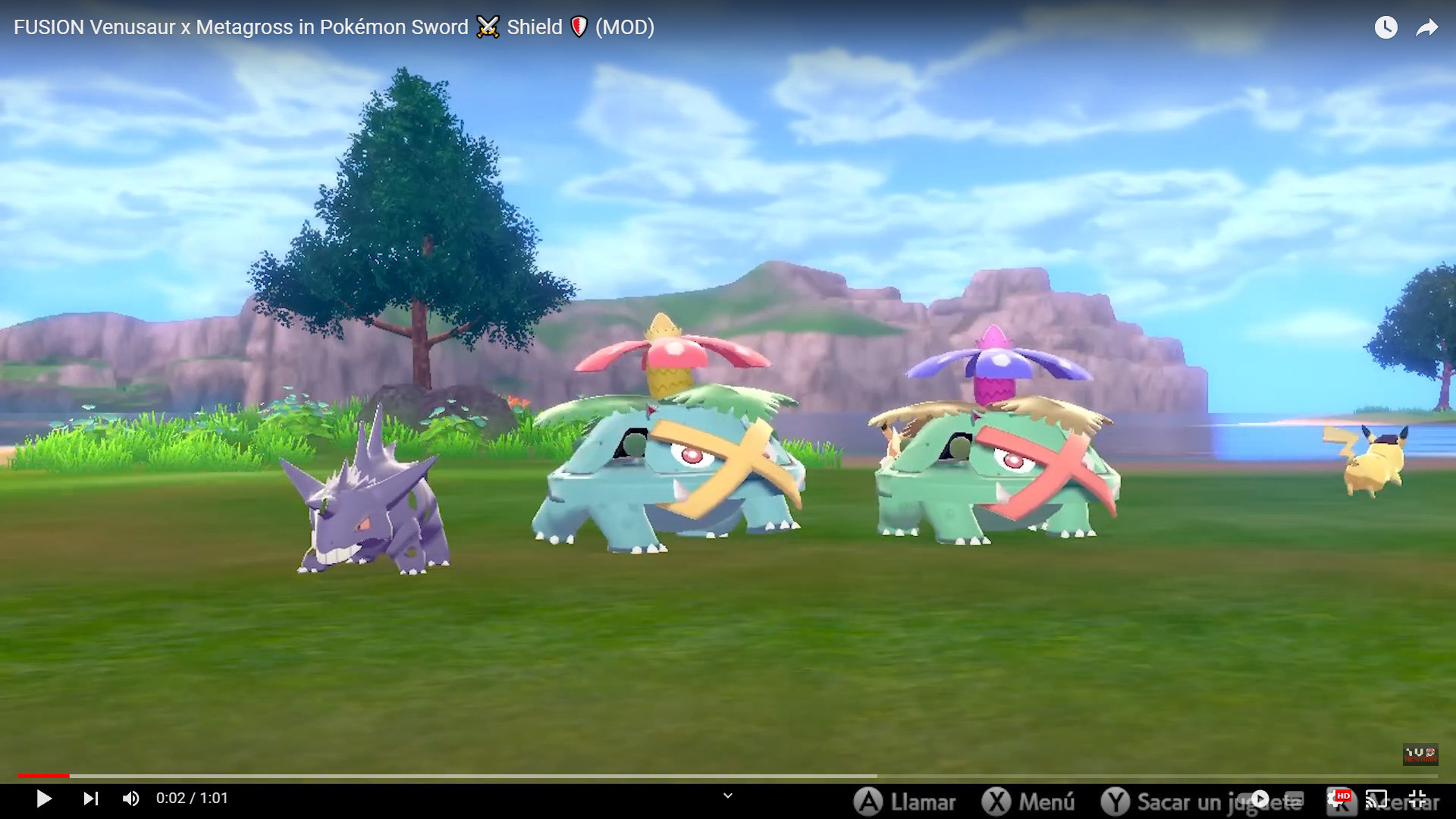The image size is (1456, 819).
Task: Open the playback quality dropdown
Action: [1343, 799]
